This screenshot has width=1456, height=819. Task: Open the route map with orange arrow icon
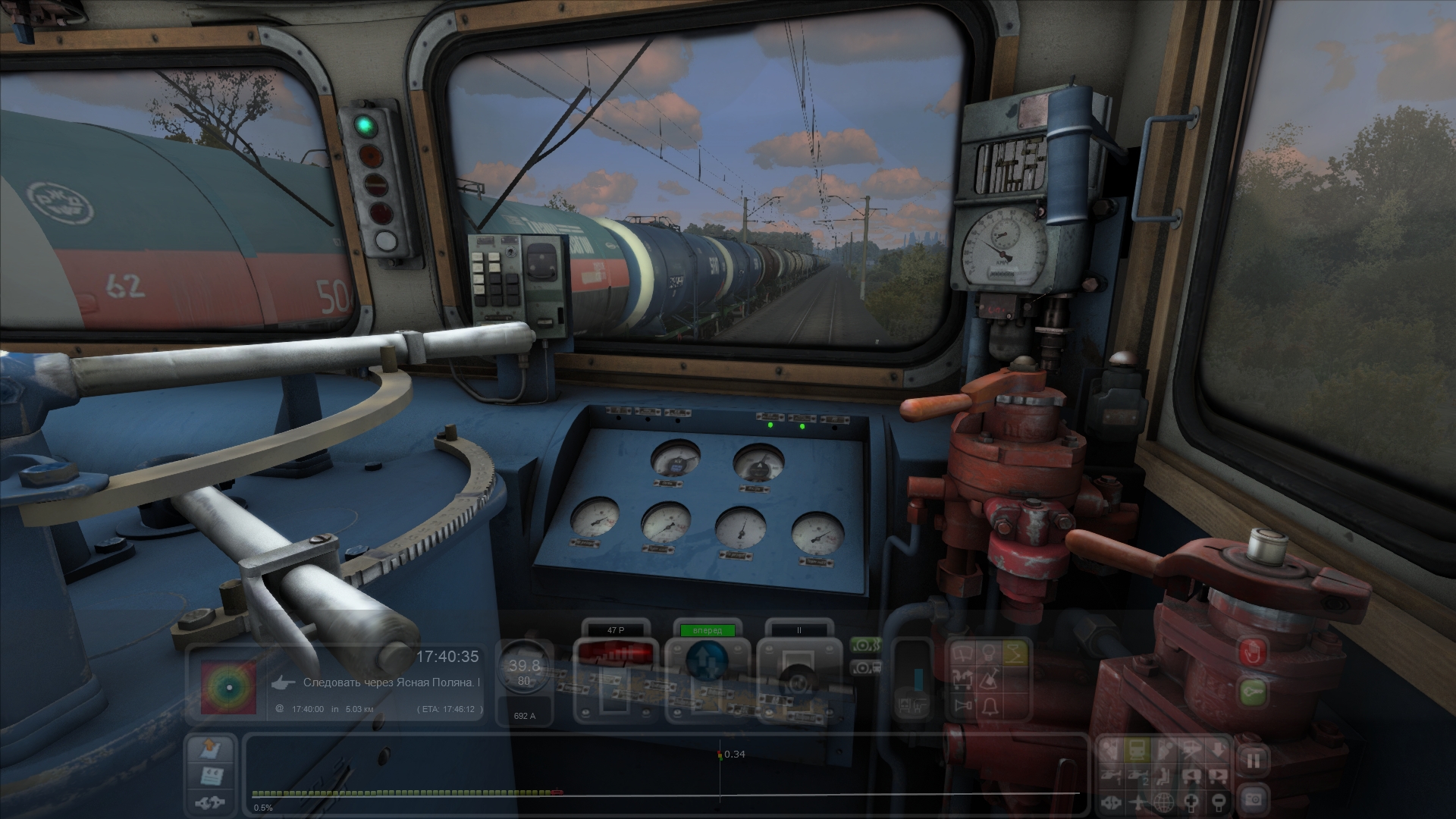click(x=211, y=749)
